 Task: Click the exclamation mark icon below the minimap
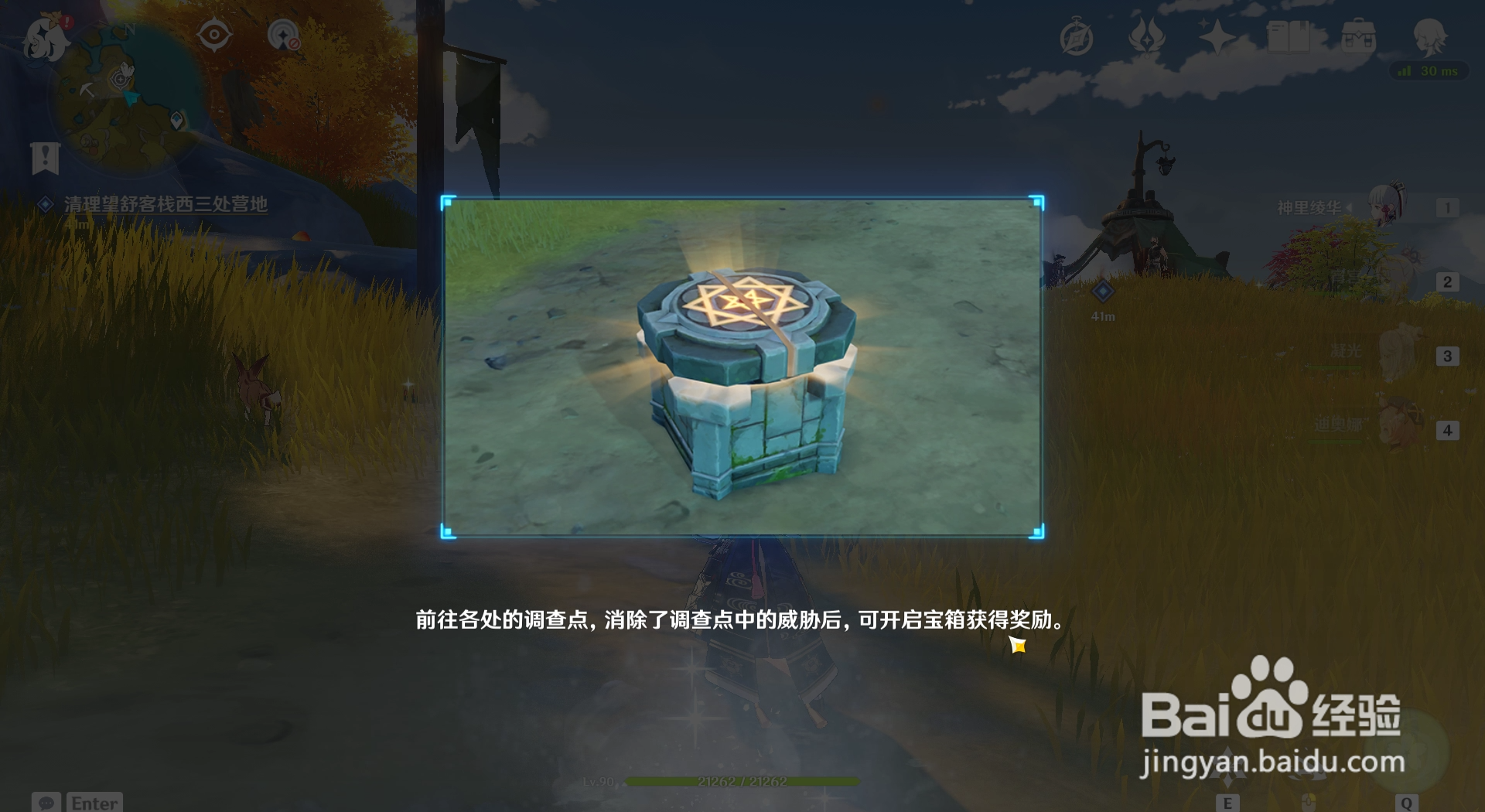(x=46, y=159)
